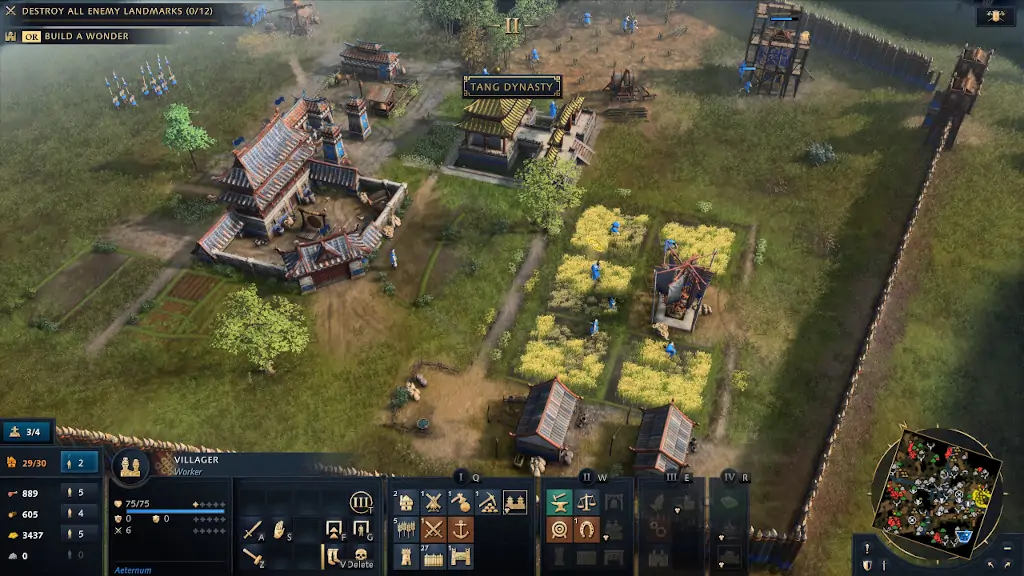Choose the lumber camp build icon

460,502
